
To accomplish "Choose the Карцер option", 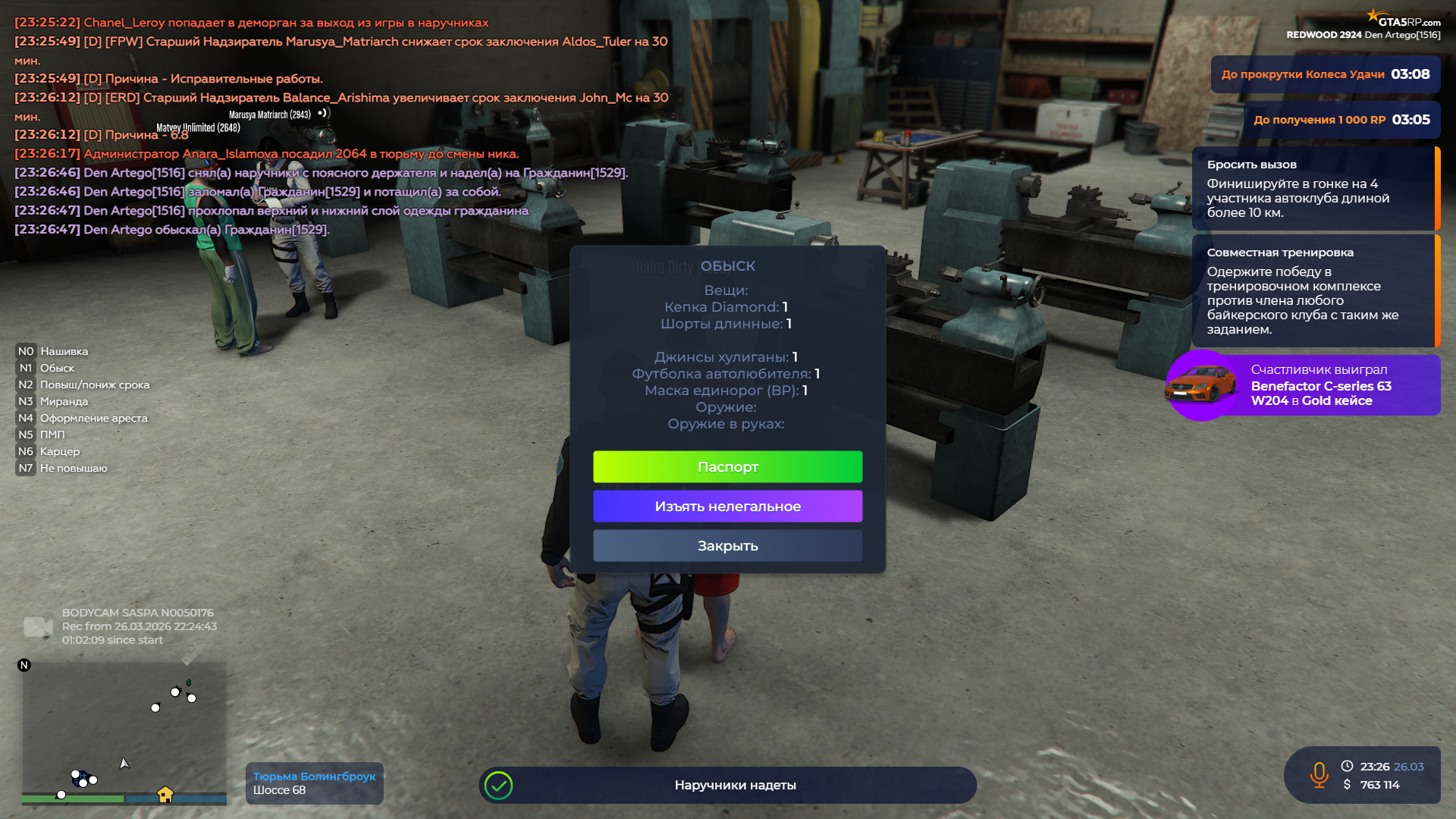I will [59, 451].
